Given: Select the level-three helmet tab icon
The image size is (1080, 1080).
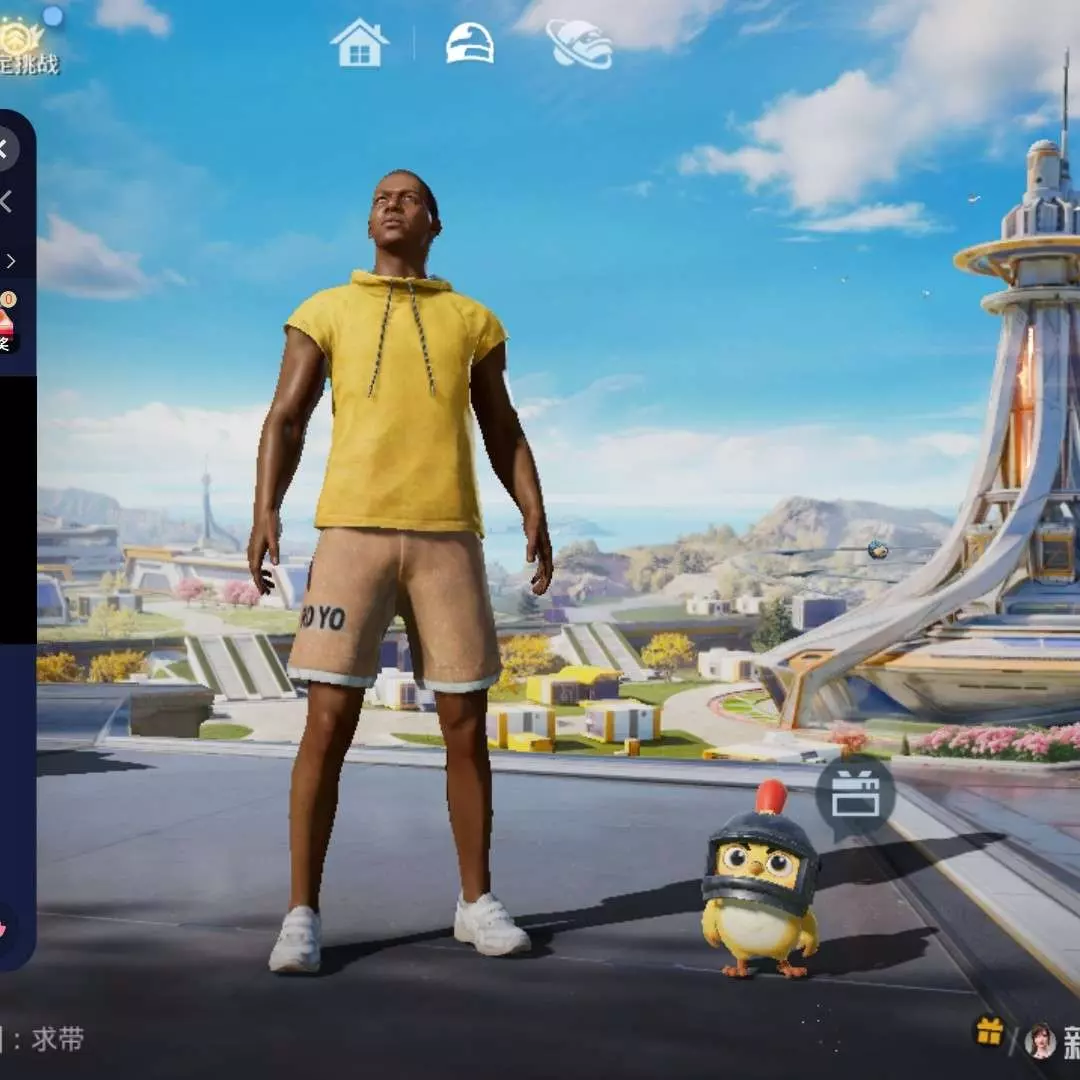Looking at the screenshot, I should 469,44.
